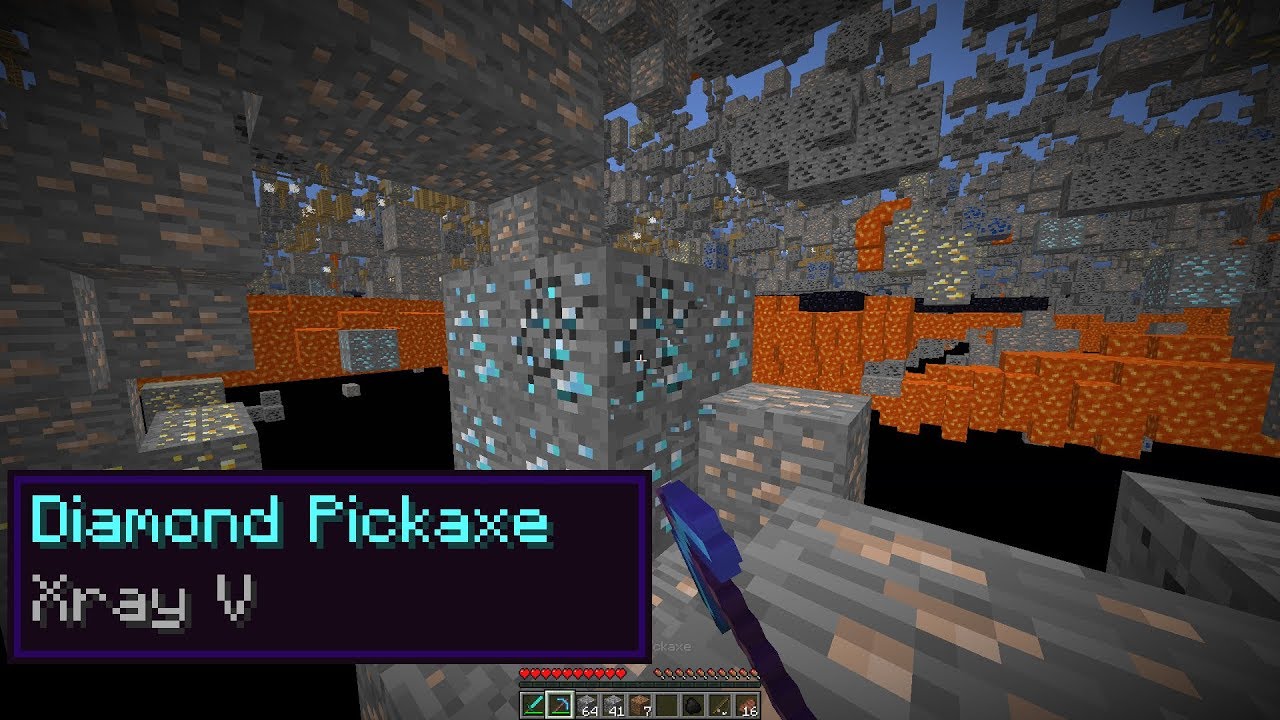1280x720 pixels.
Task: Click the crosshair at screen center
Action: 640,360
